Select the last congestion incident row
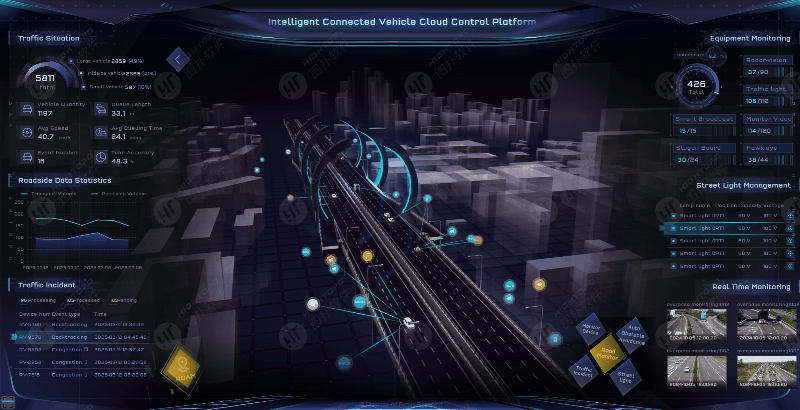 pyautogui.click(x=70, y=374)
